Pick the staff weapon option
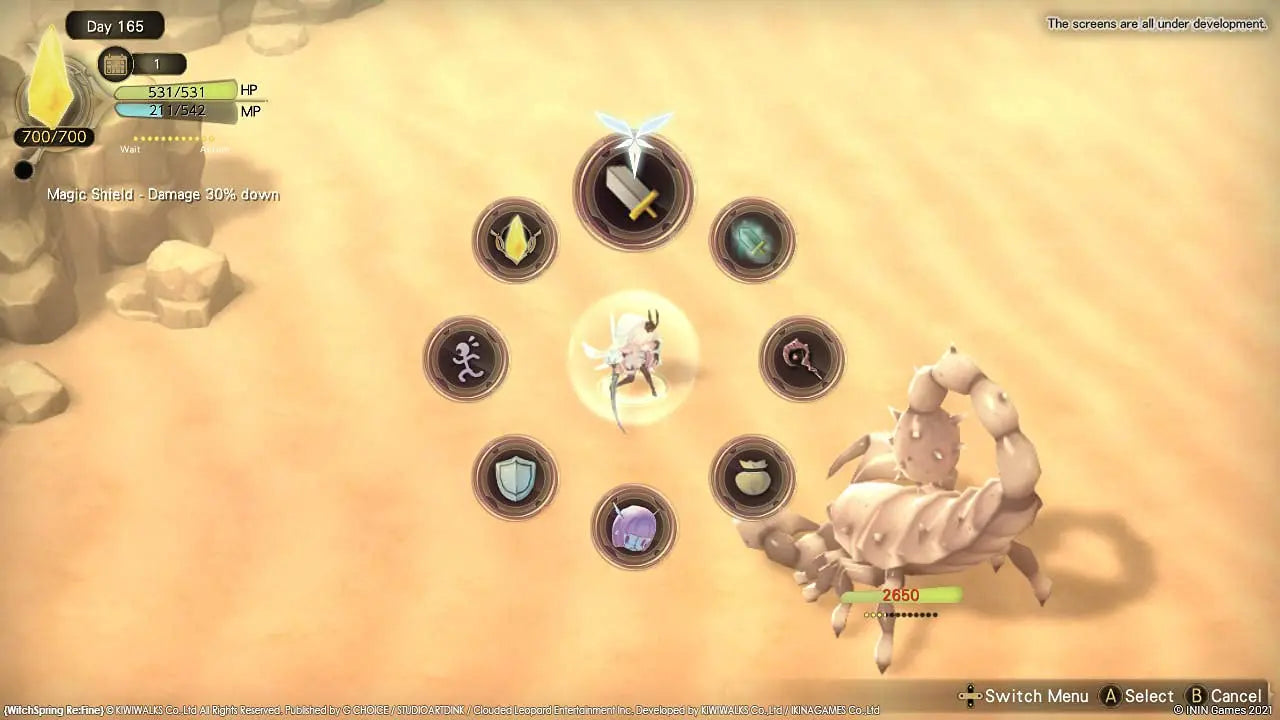 801,358
